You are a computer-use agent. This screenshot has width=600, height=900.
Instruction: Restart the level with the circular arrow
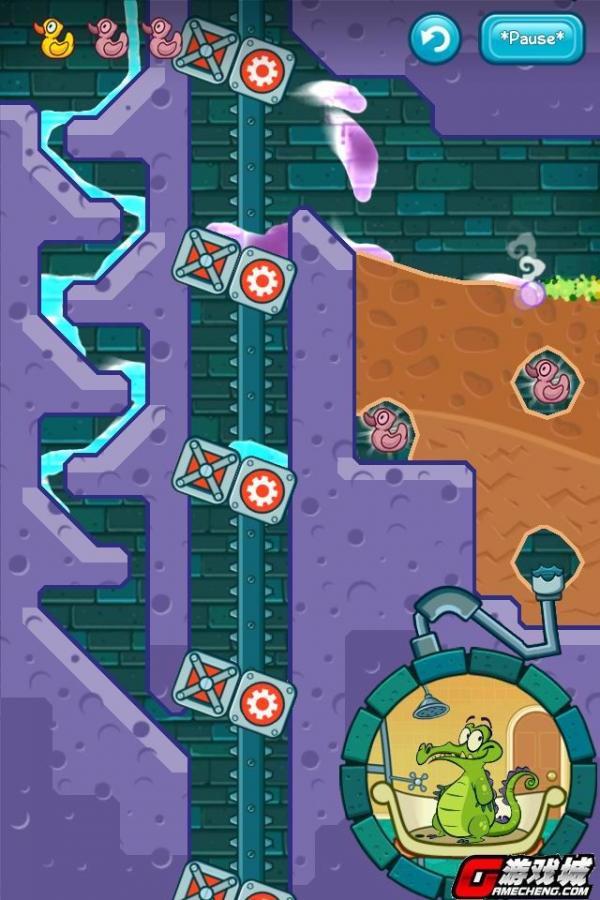tap(435, 40)
